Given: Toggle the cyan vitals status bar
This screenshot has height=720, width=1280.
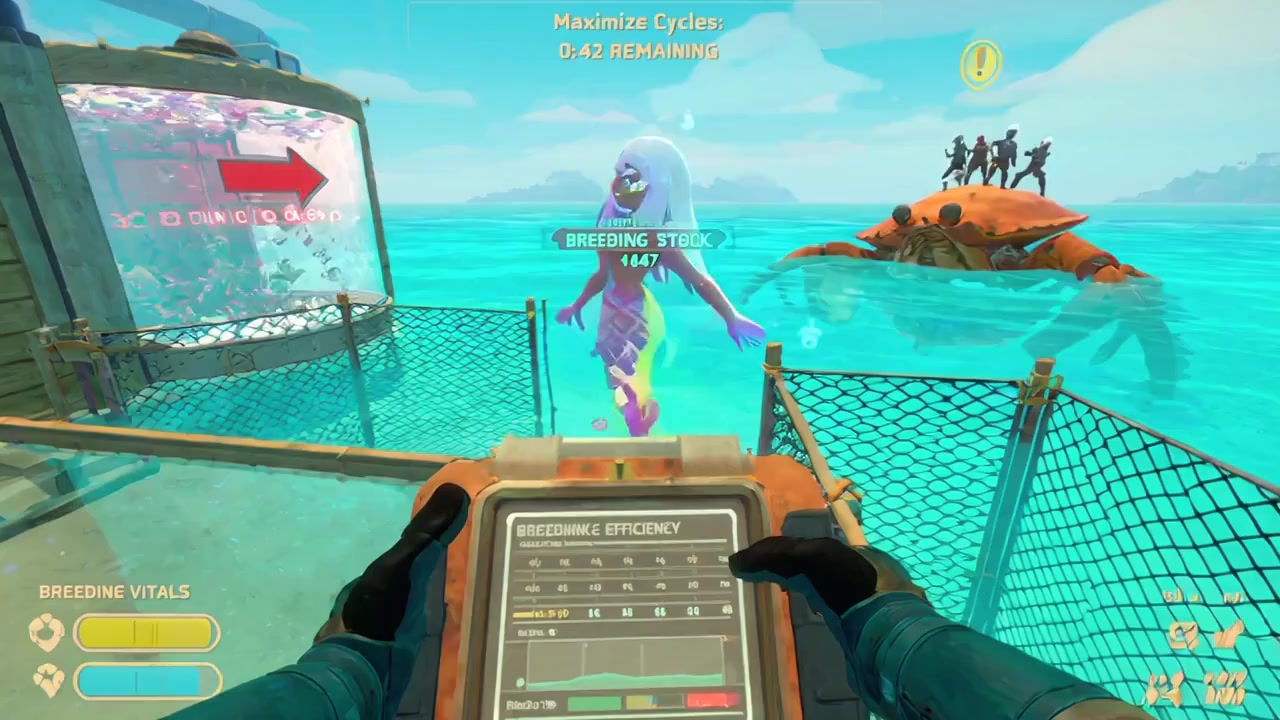Looking at the screenshot, I should (x=146, y=681).
